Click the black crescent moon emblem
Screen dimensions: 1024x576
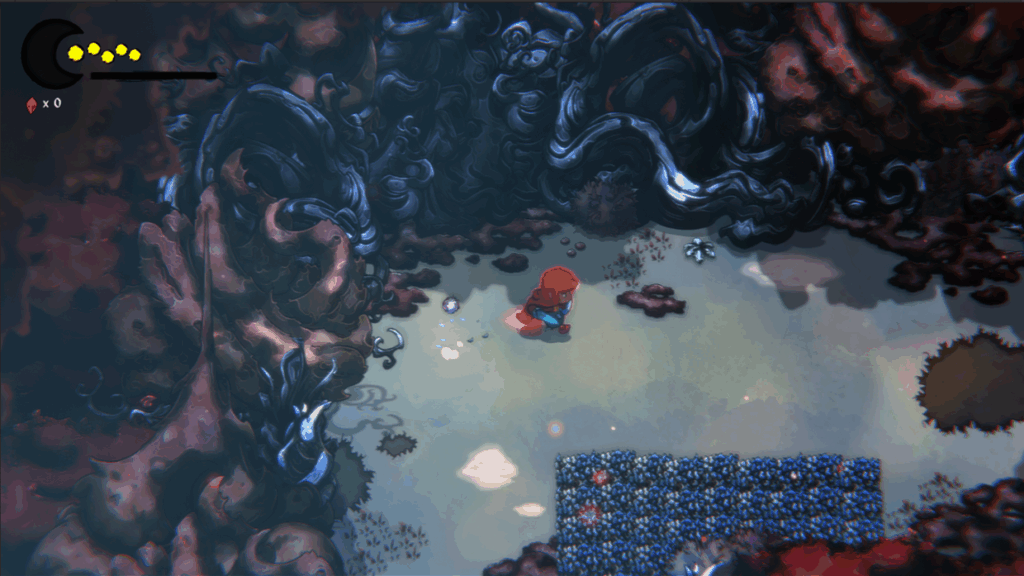tap(46, 54)
